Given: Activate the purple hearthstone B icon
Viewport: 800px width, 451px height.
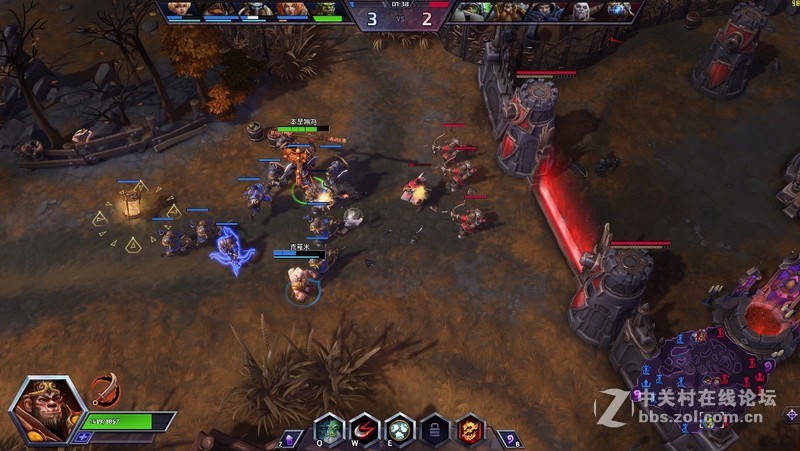Looking at the screenshot, I should [508, 438].
